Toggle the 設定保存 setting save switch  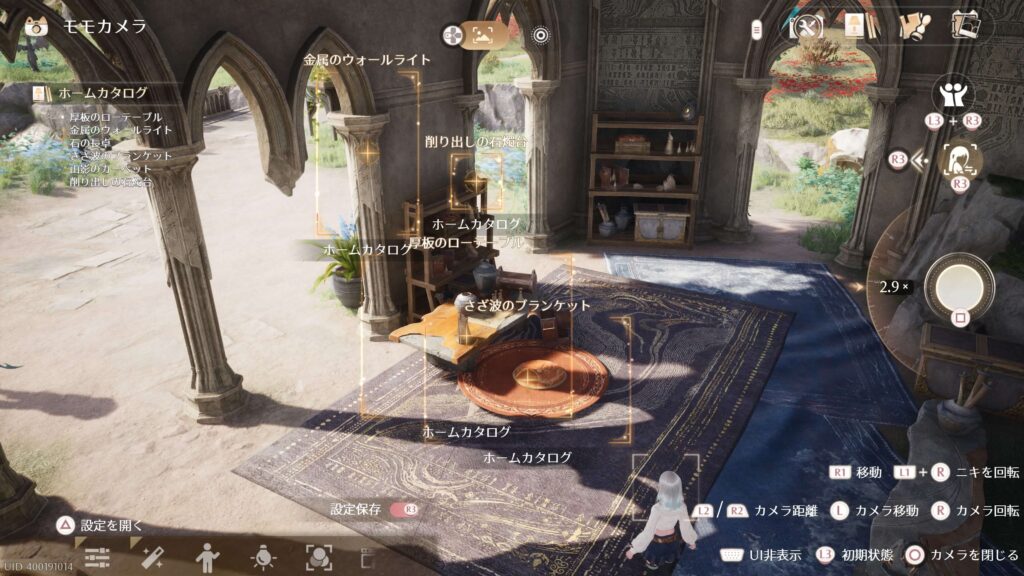404,509
